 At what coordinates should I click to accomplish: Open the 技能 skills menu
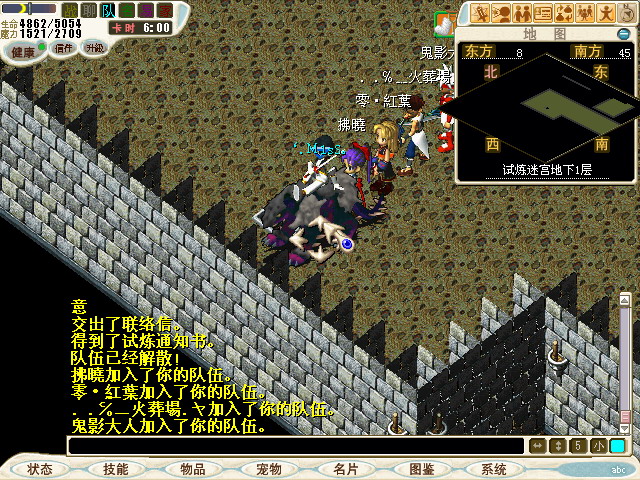tap(115, 468)
